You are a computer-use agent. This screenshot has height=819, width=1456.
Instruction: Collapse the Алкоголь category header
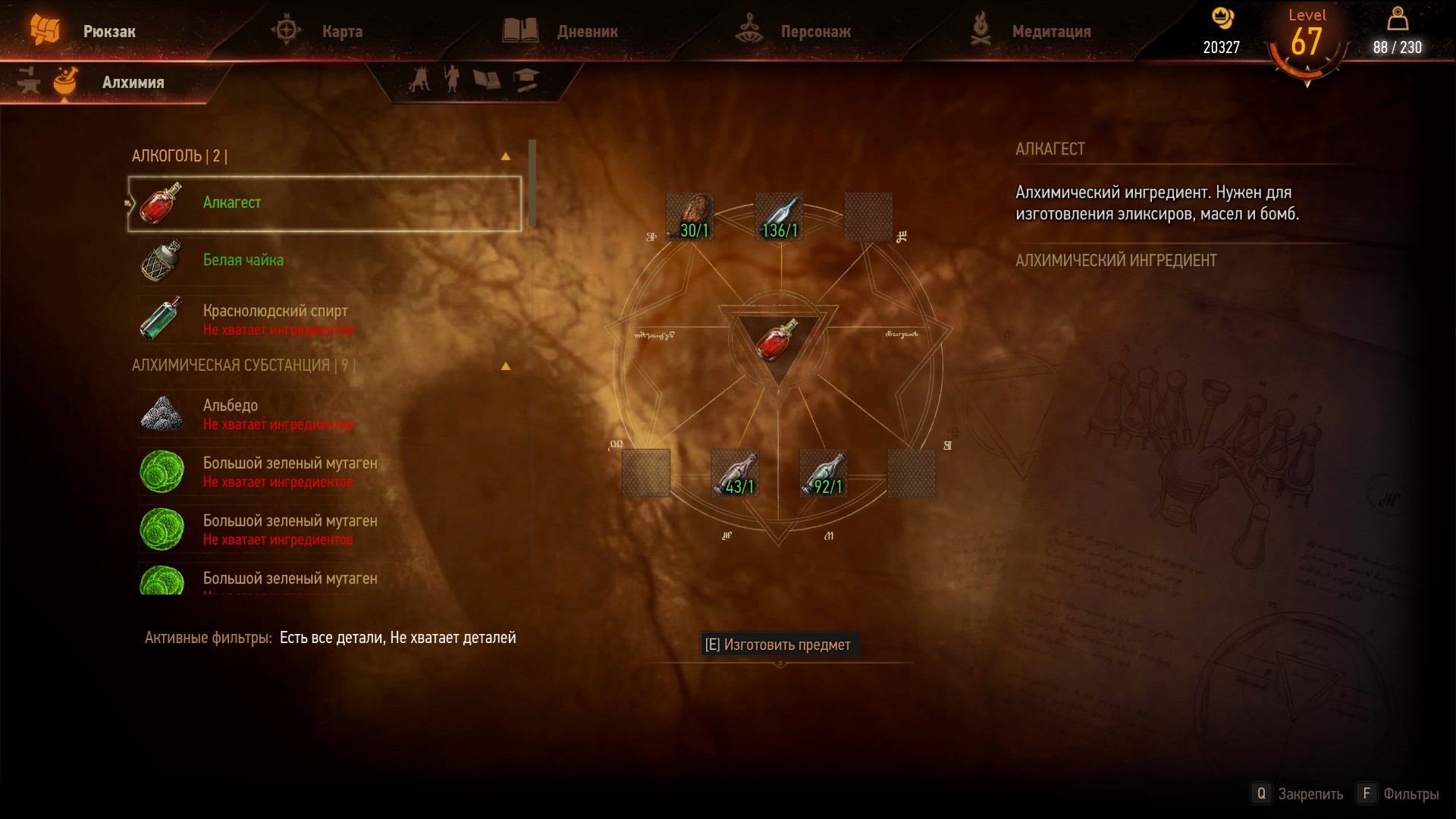[506, 156]
